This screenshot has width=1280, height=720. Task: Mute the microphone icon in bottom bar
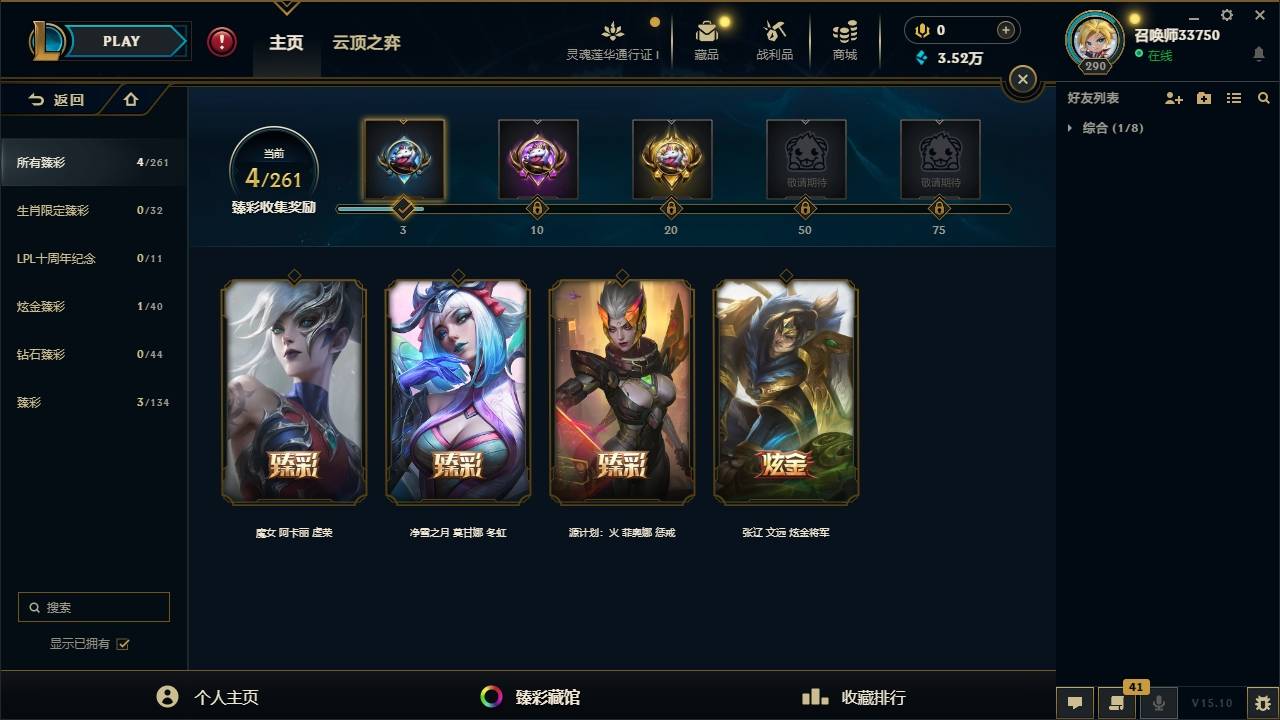point(1158,703)
